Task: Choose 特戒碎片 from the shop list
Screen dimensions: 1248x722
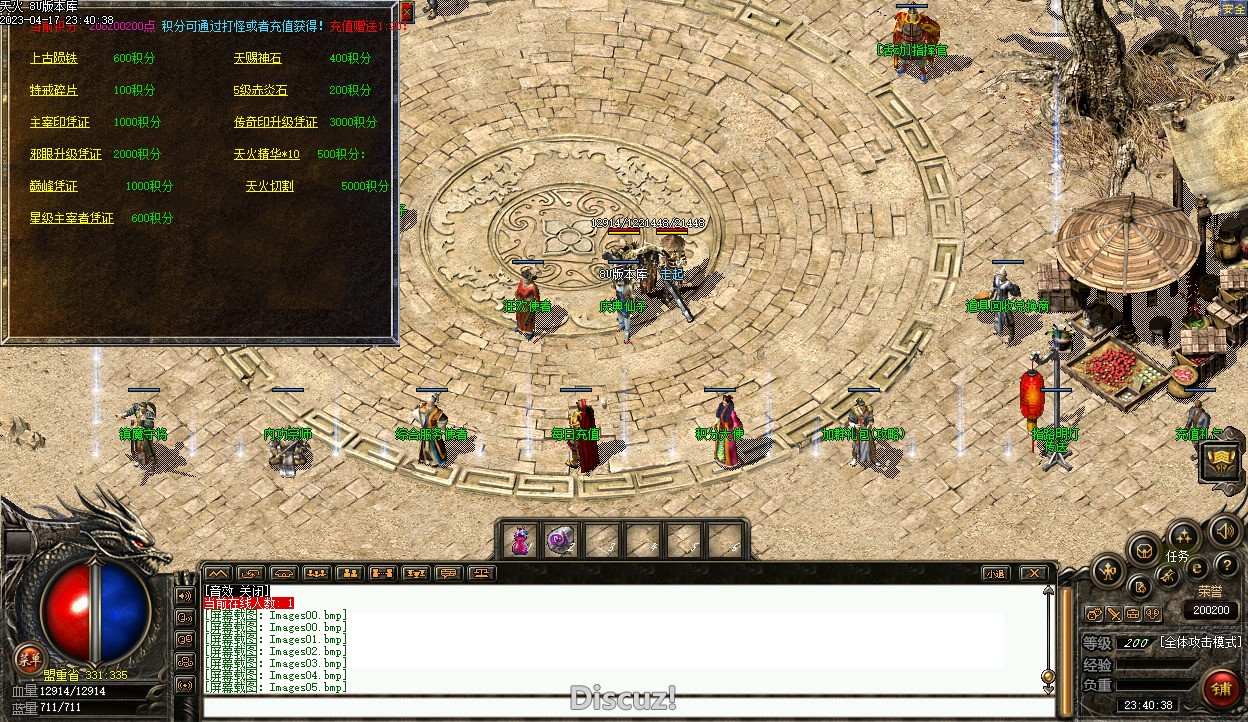Action: point(54,91)
